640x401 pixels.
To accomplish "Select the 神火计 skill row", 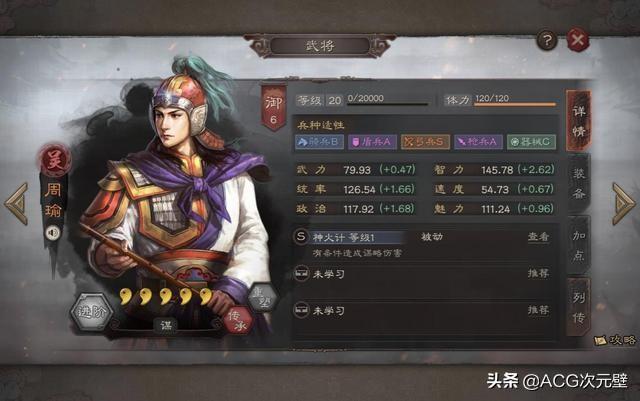I will pos(400,238).
